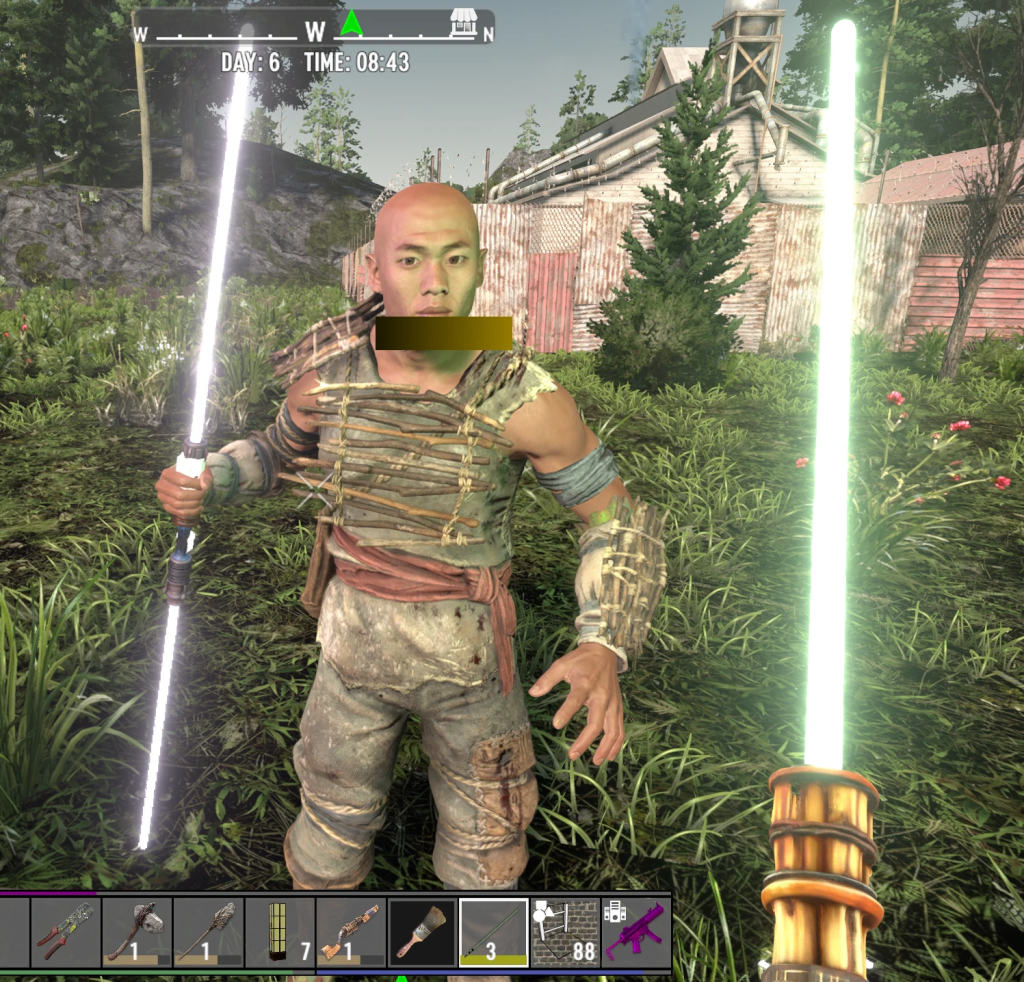Image resolution: width=1024 pixels, height=982 pixels.
Task: Click the green arrow marker on compass
Action: click(x=350, y=23)
